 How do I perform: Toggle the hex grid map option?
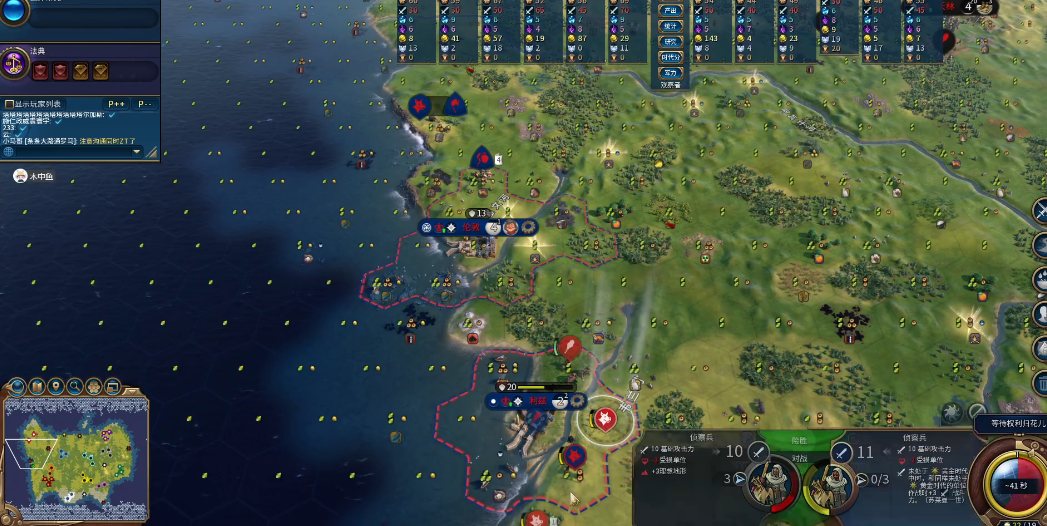pyautogui.click(x=94, y=386)
